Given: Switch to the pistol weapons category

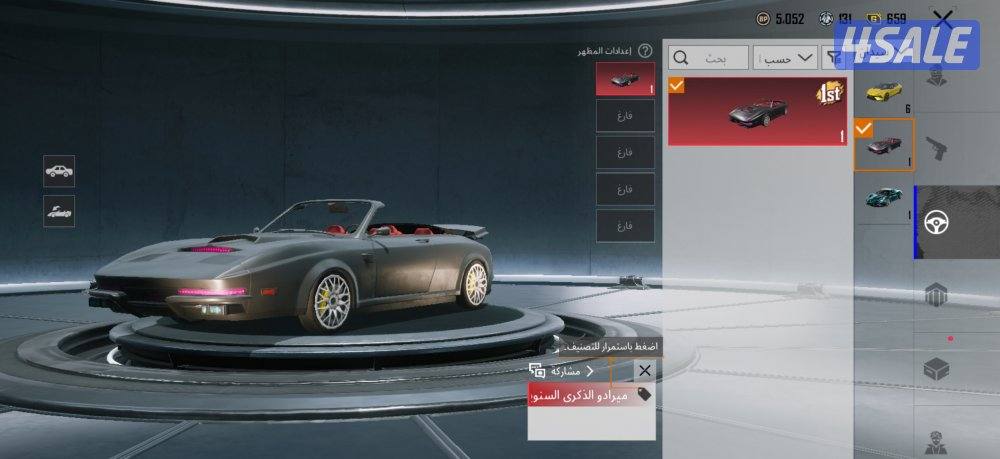Looking at the screenshot, I should click(937, 150).
